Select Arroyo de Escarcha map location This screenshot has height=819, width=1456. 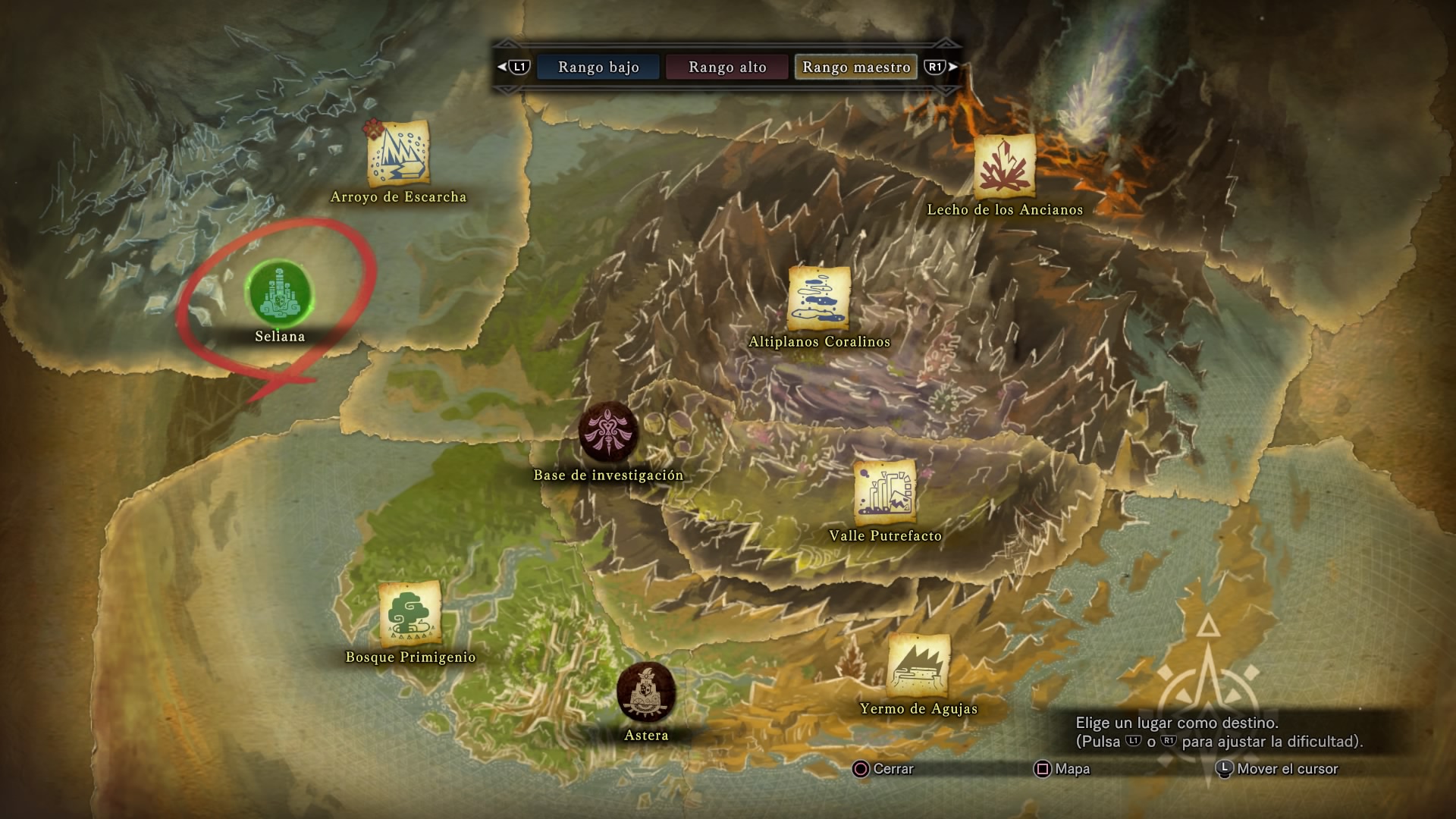(x=398, y=154)
